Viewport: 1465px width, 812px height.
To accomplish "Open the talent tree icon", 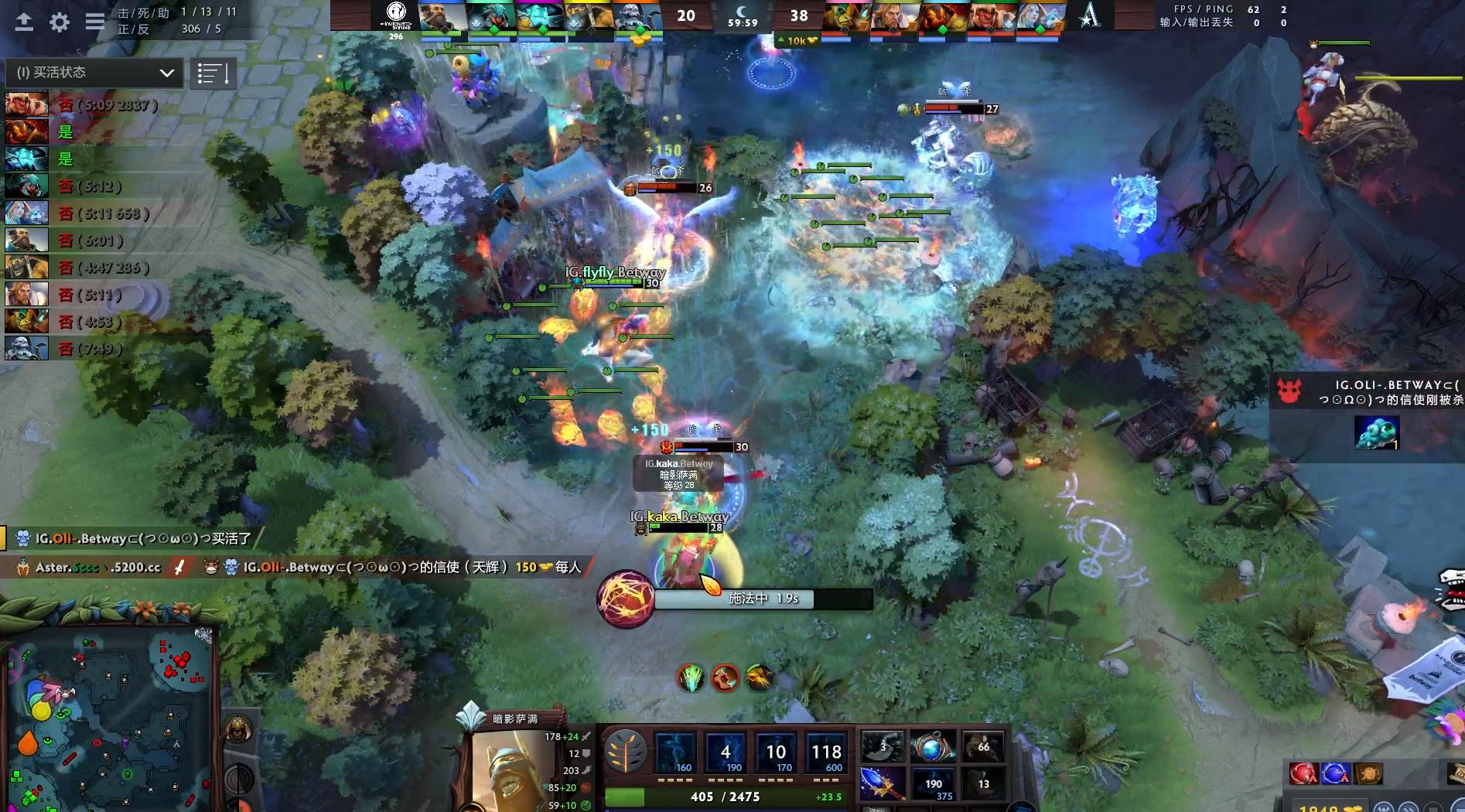I will 625,752.
